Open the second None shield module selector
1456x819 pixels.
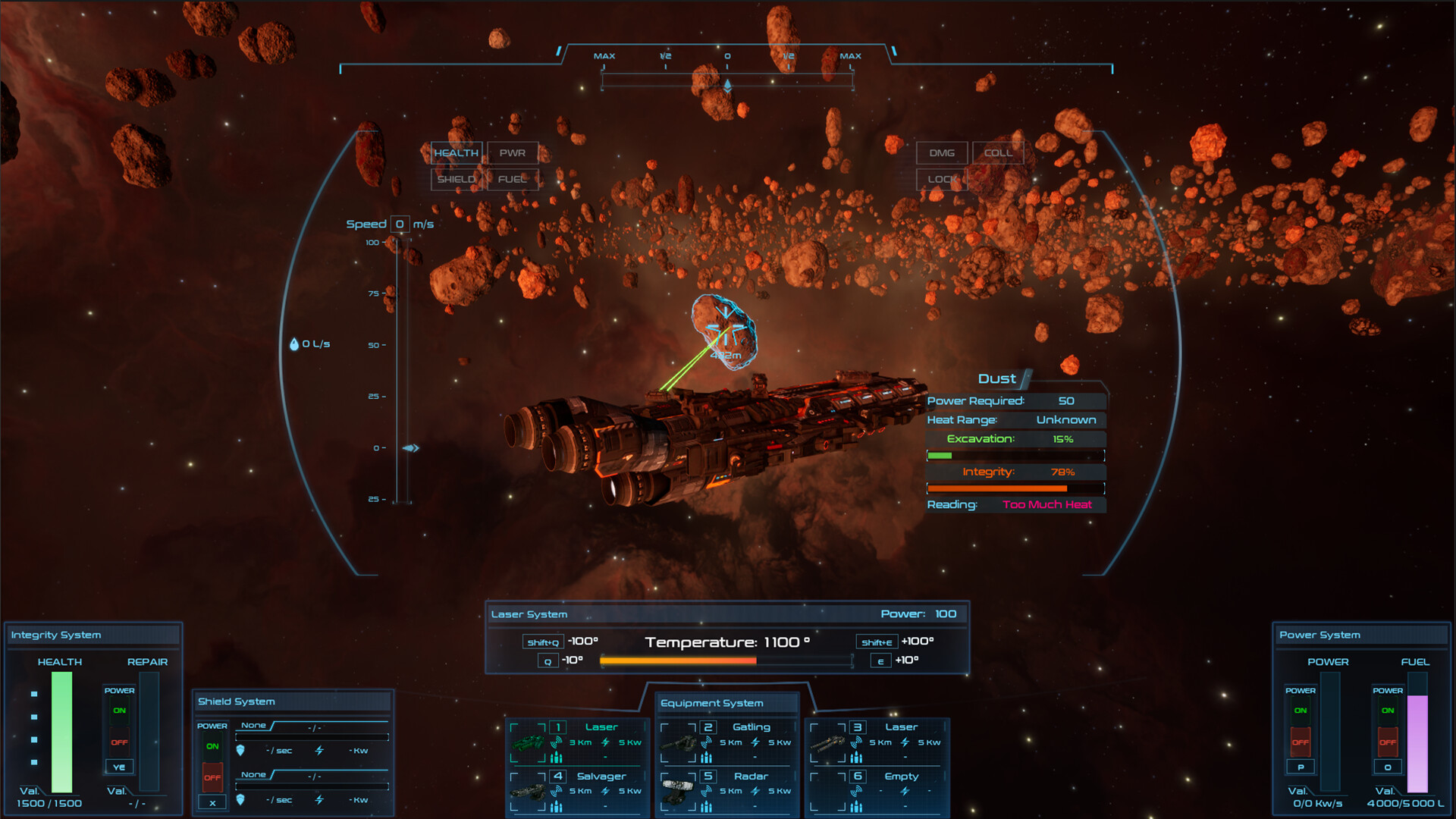coord(255,774)
